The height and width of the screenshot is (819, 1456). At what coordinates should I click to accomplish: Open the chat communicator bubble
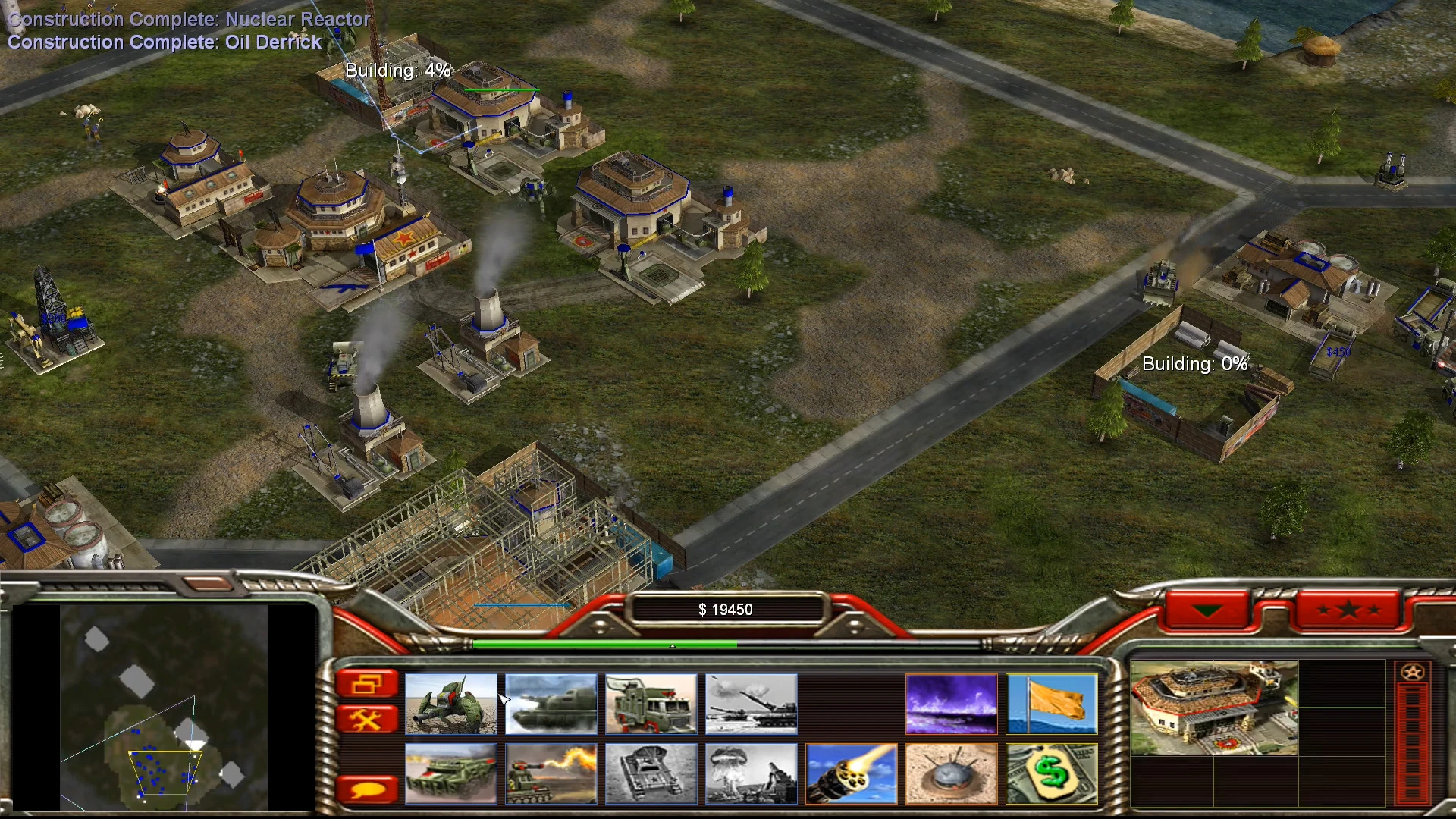pyautogui.click(x=369, y=789)
